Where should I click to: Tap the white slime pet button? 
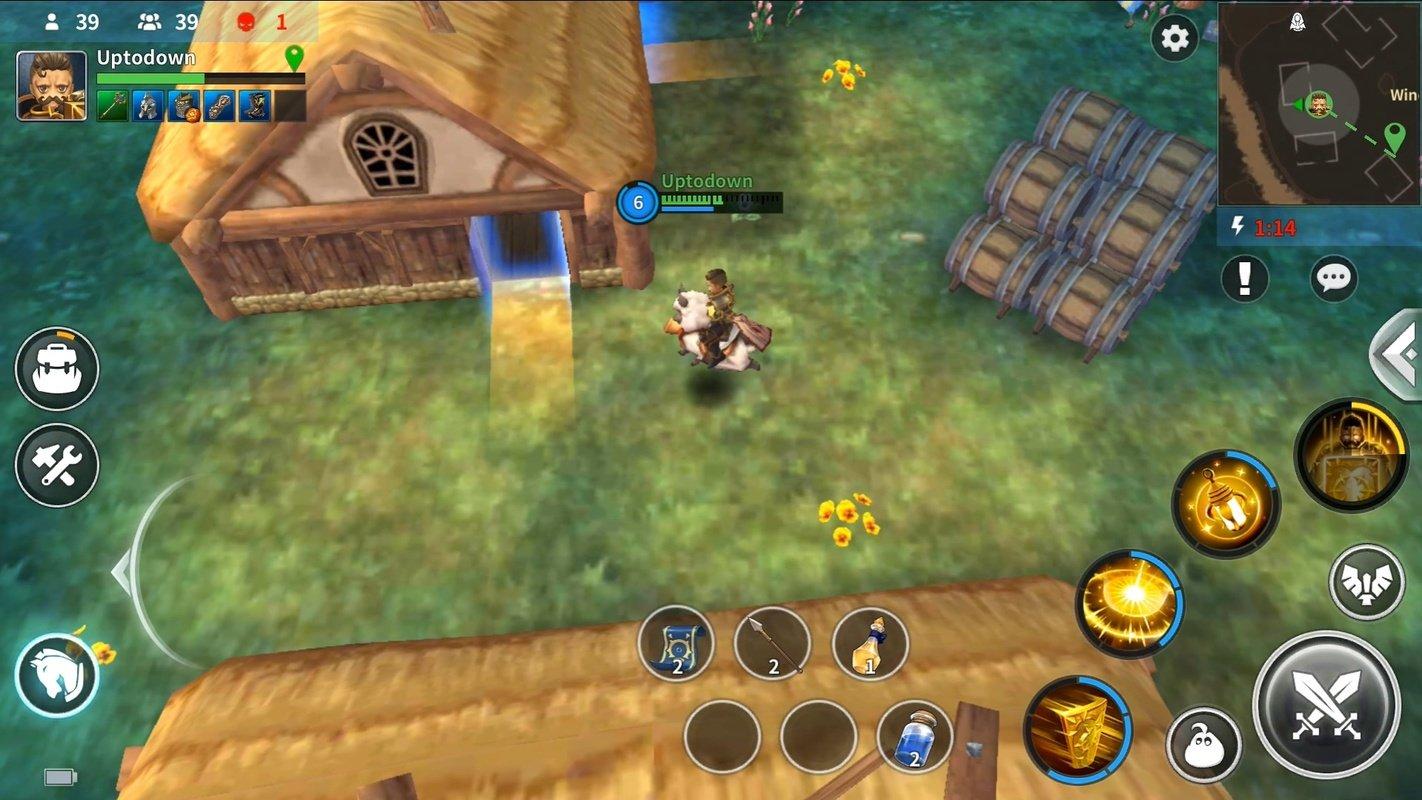tap(1203, 745)
